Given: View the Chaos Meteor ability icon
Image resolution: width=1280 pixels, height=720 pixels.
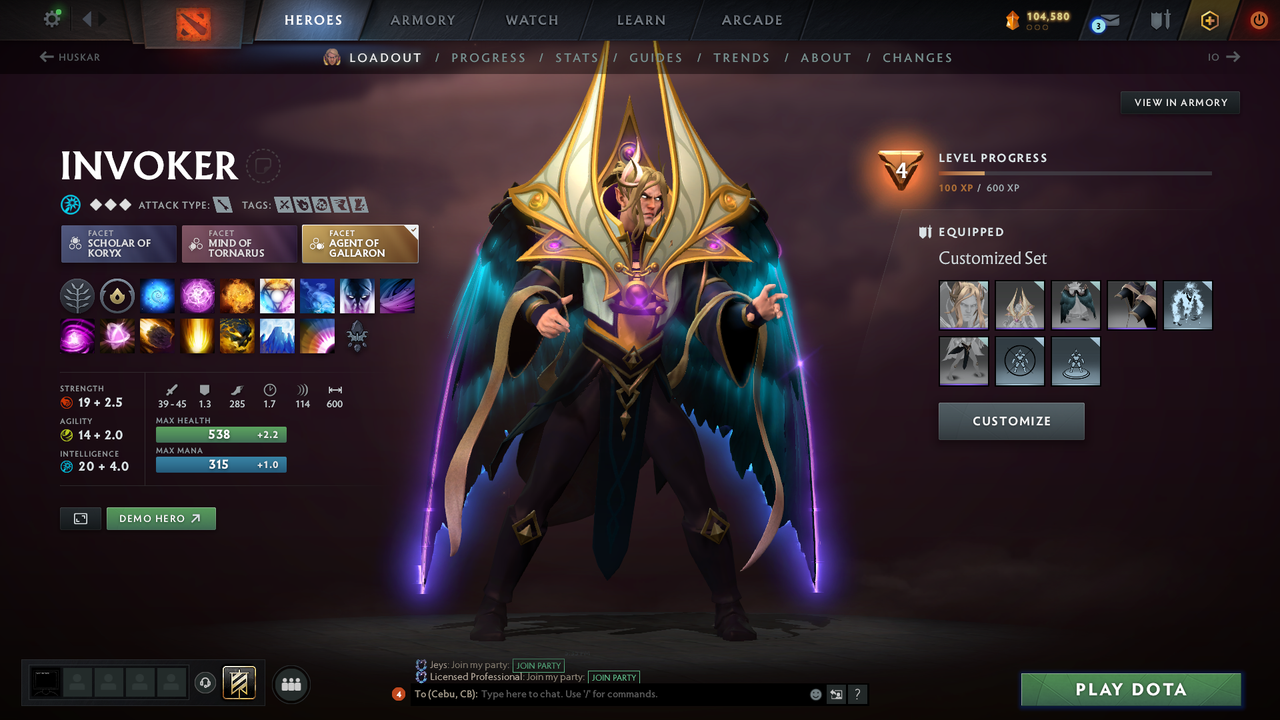Looking at the screenshot, I should pos(157,336).
